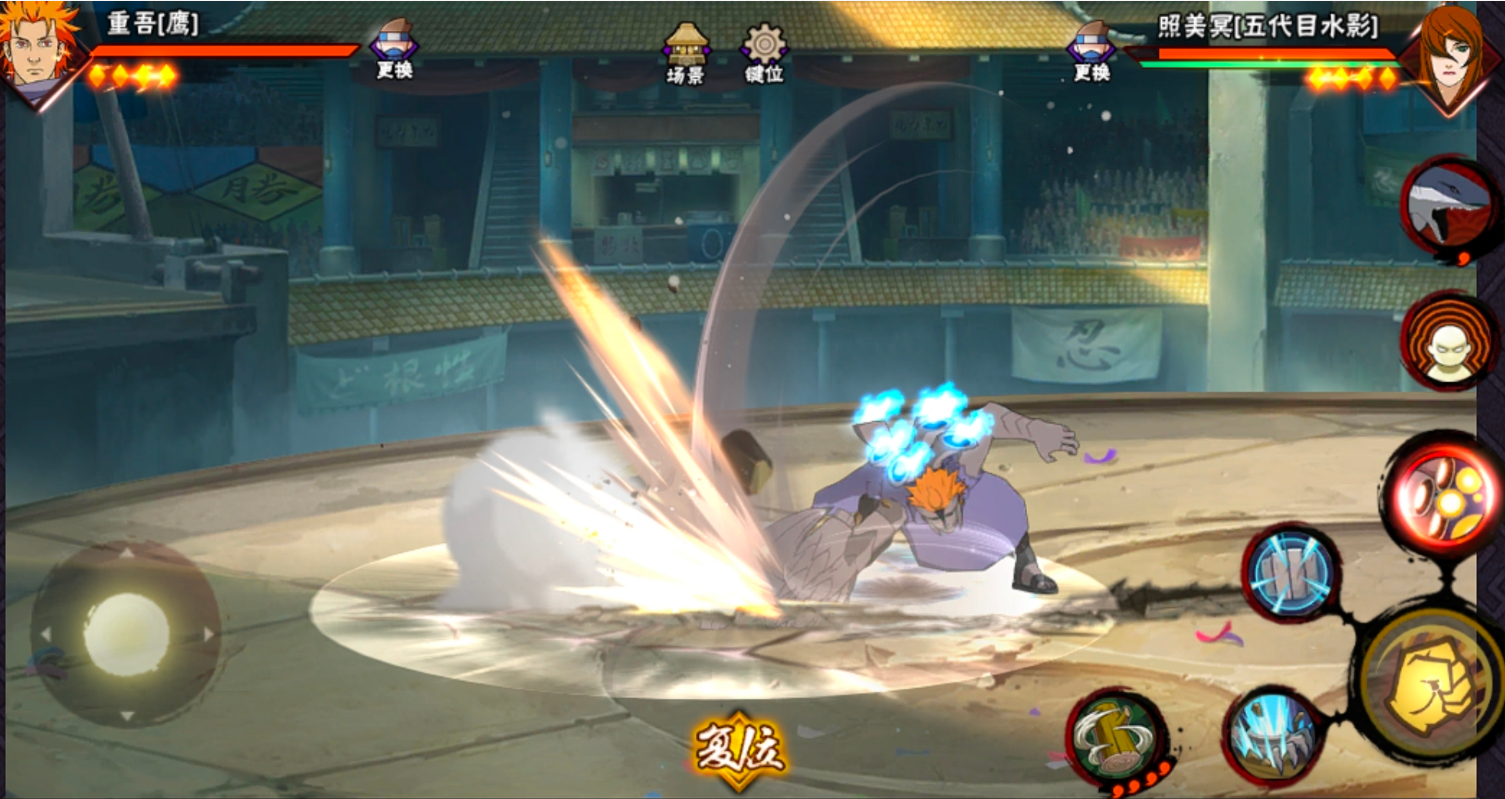Select the 重吾 character portrait
The width and height of the screenshot is (1505, 799).
[x=40, y=50]
